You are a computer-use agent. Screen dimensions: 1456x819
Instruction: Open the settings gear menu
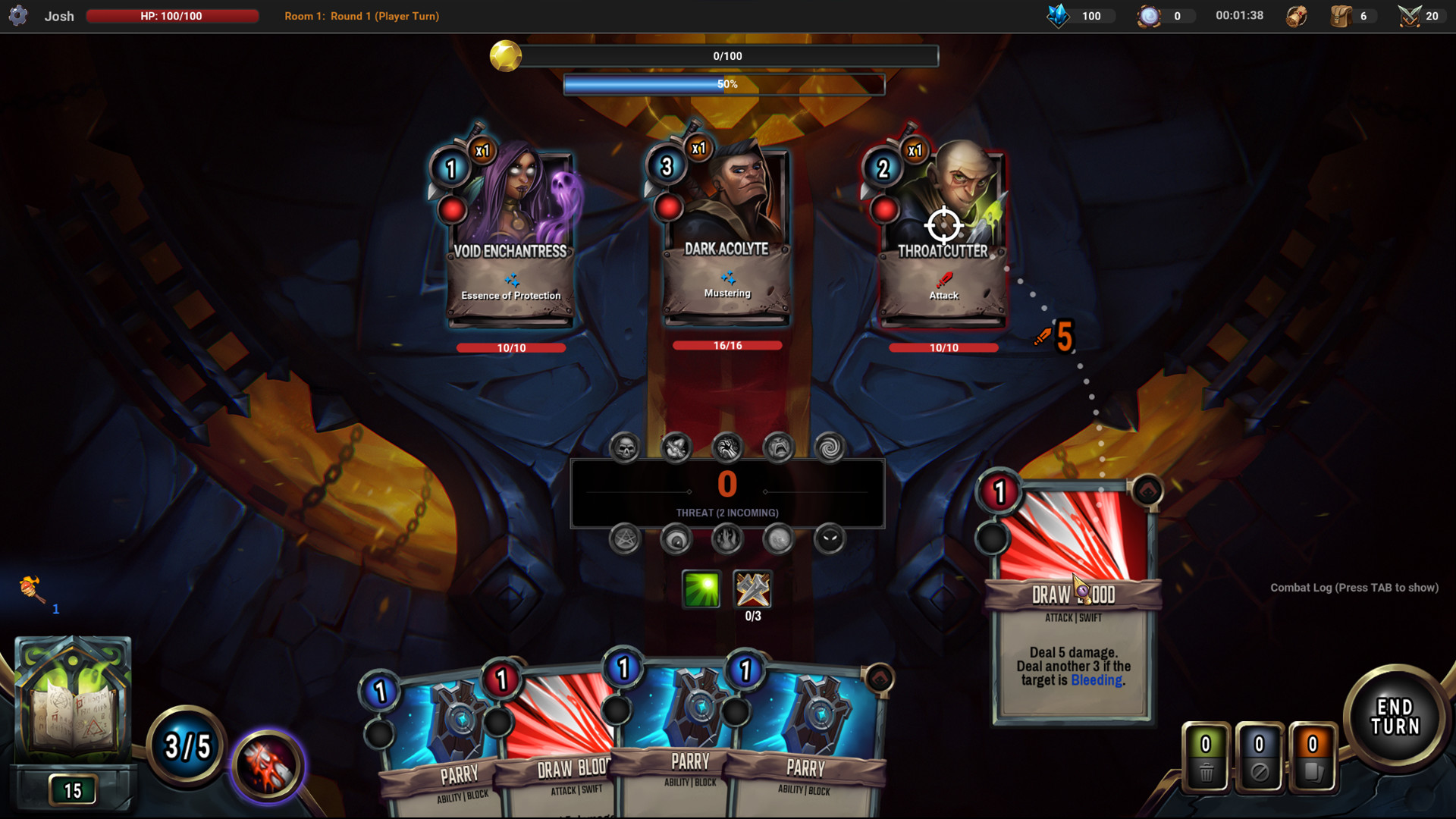coord(18,15)
